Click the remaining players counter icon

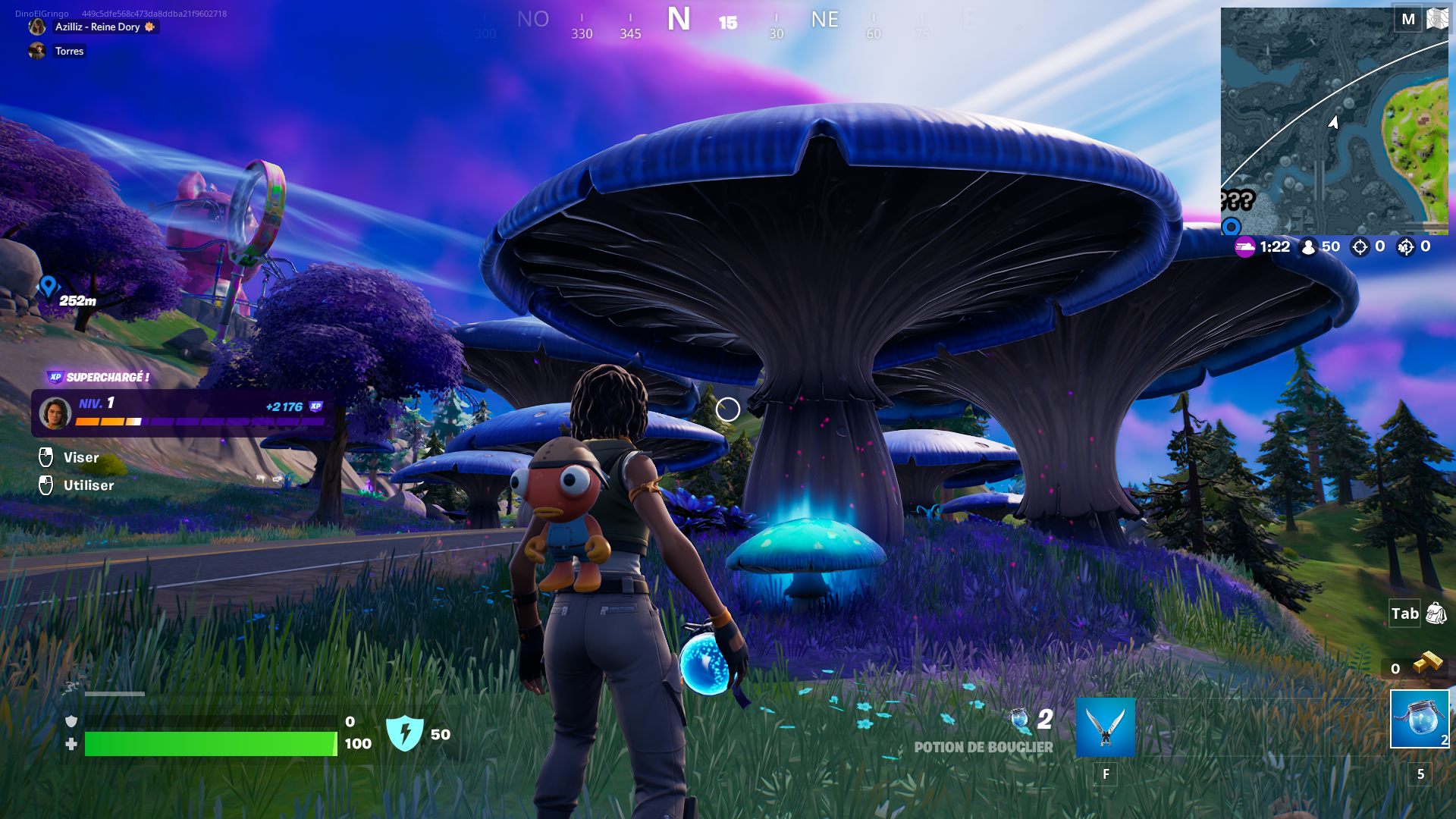tap(1307, 246)
